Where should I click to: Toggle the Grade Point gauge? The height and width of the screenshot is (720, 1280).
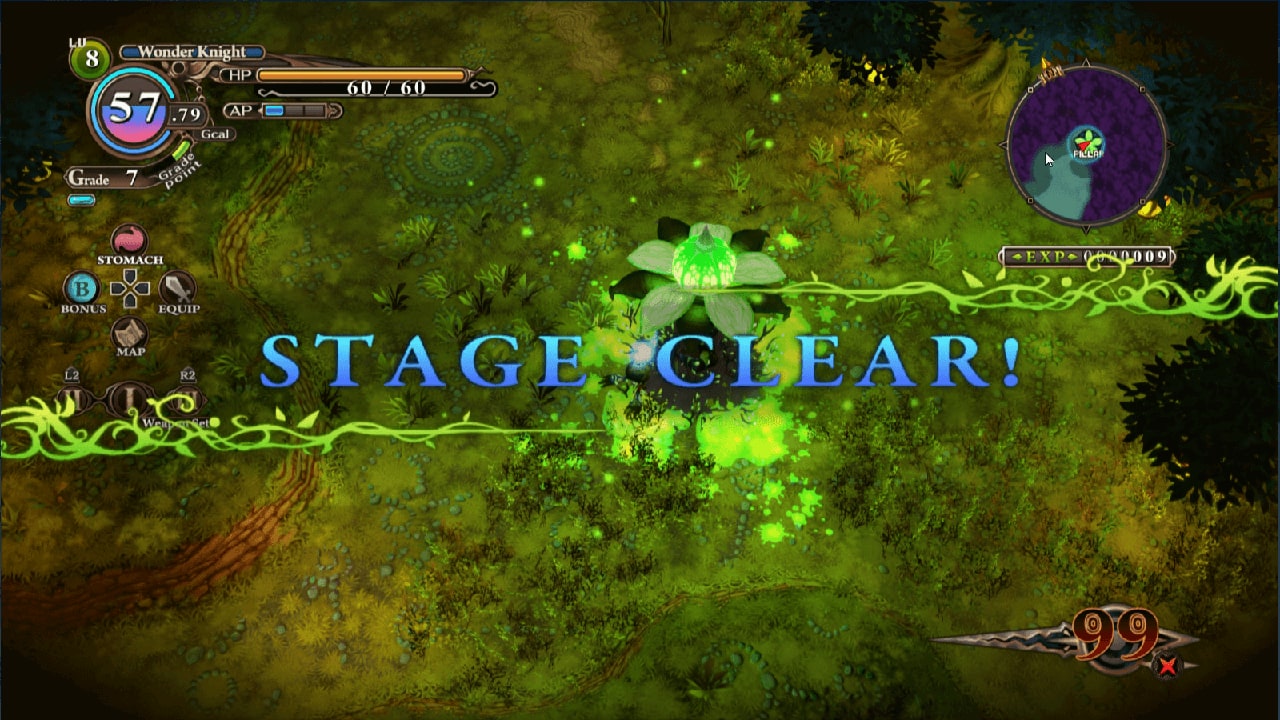183,148
